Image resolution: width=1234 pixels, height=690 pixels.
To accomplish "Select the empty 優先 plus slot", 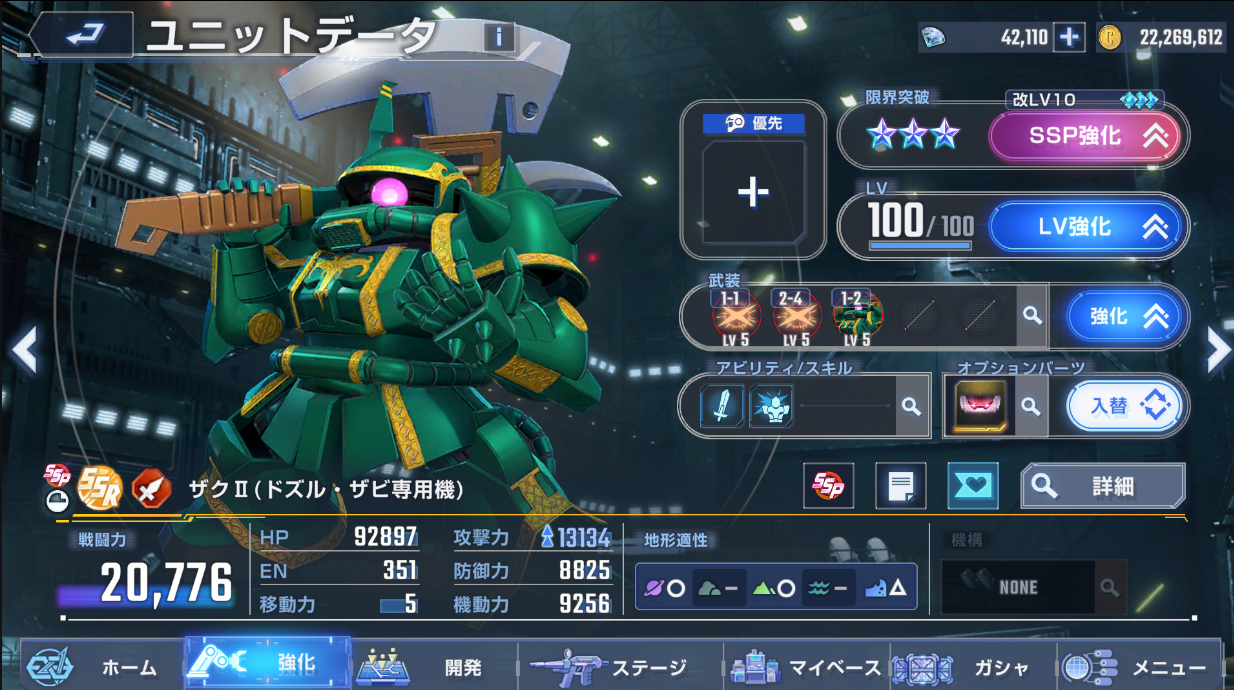I will pyautogui.click(x=753, y=192).
